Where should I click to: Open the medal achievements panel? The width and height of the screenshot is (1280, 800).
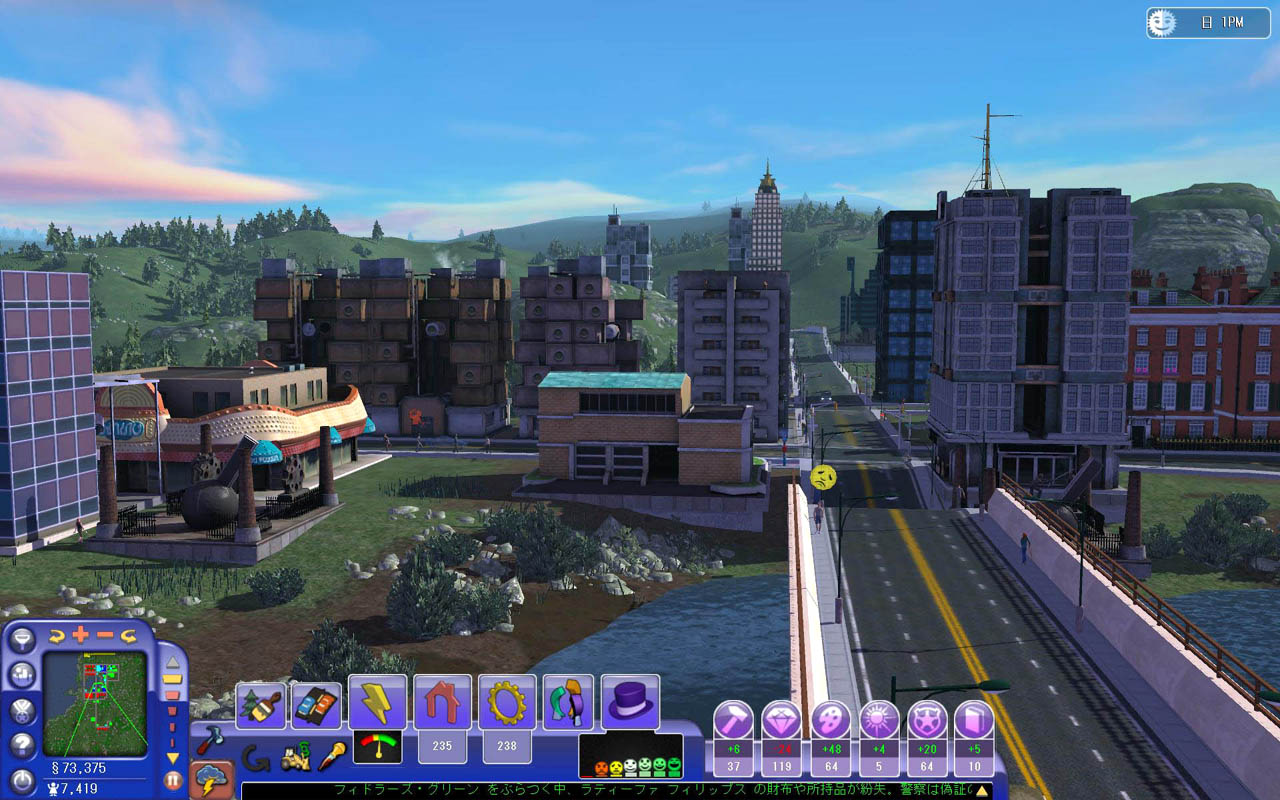[22, 710]
